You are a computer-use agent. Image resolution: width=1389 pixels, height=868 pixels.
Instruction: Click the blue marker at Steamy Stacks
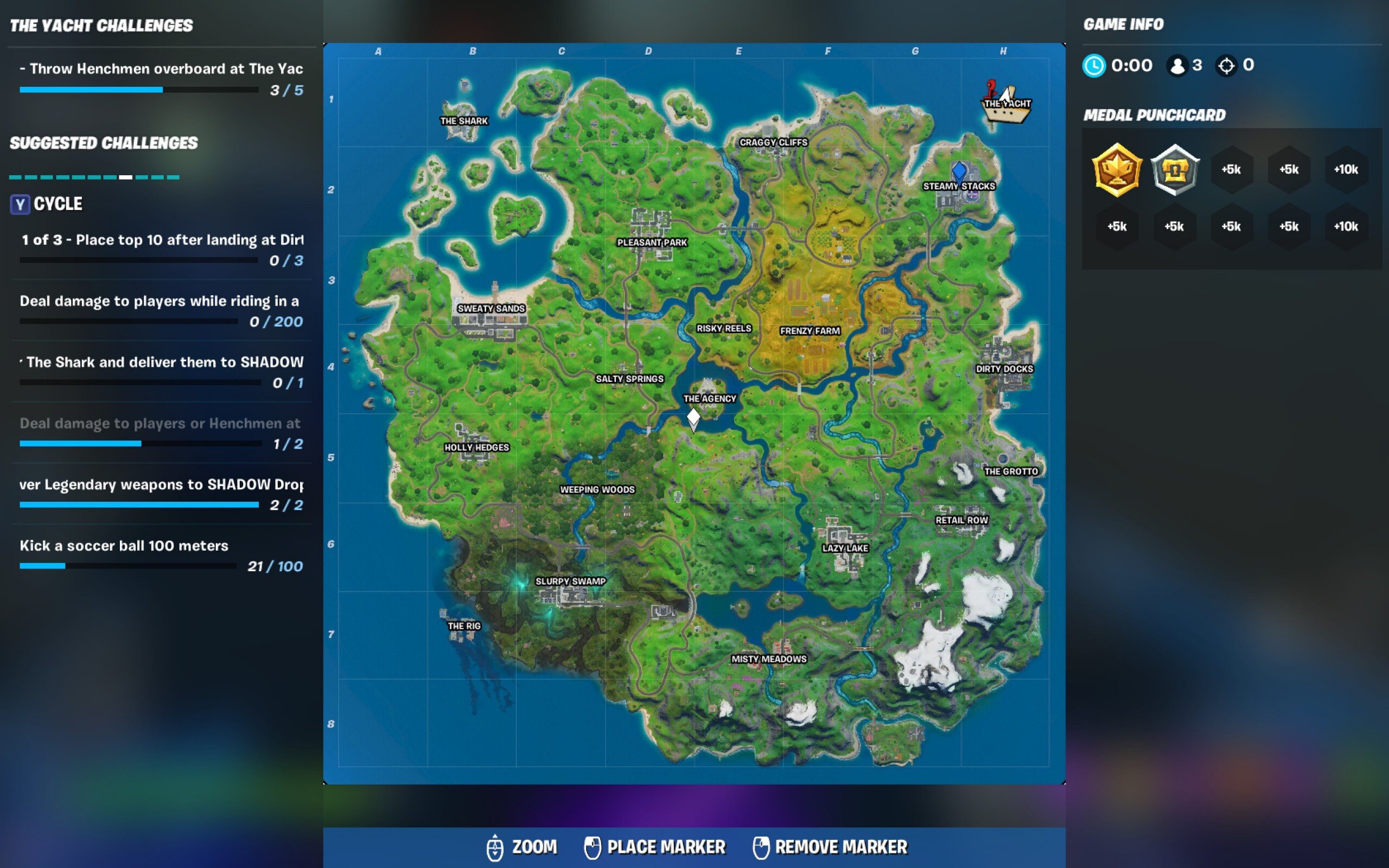(x=959, y=171)
